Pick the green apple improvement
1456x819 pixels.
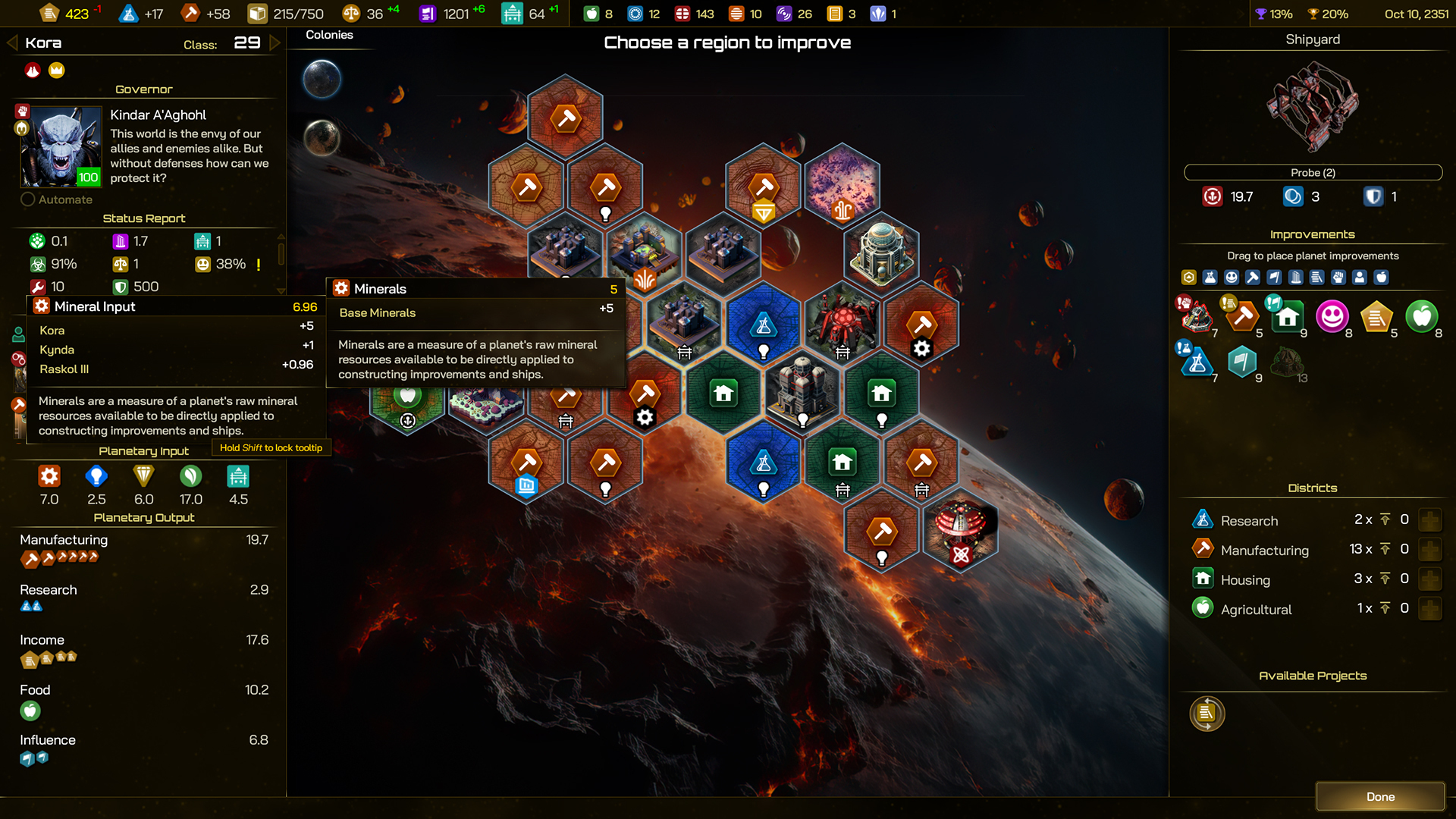(1421, 316)
